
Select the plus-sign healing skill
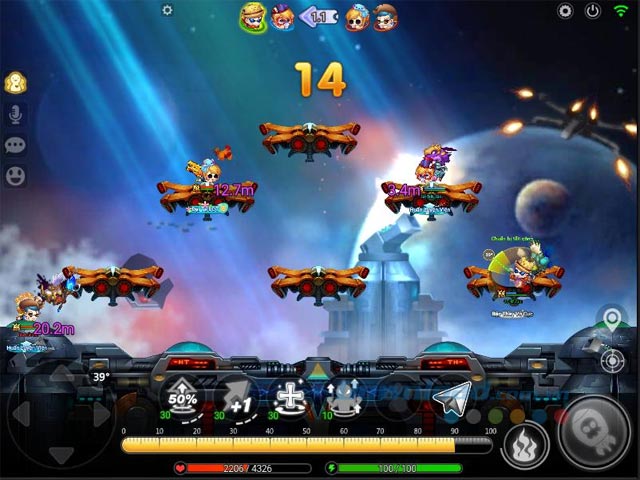coord(291,397)
